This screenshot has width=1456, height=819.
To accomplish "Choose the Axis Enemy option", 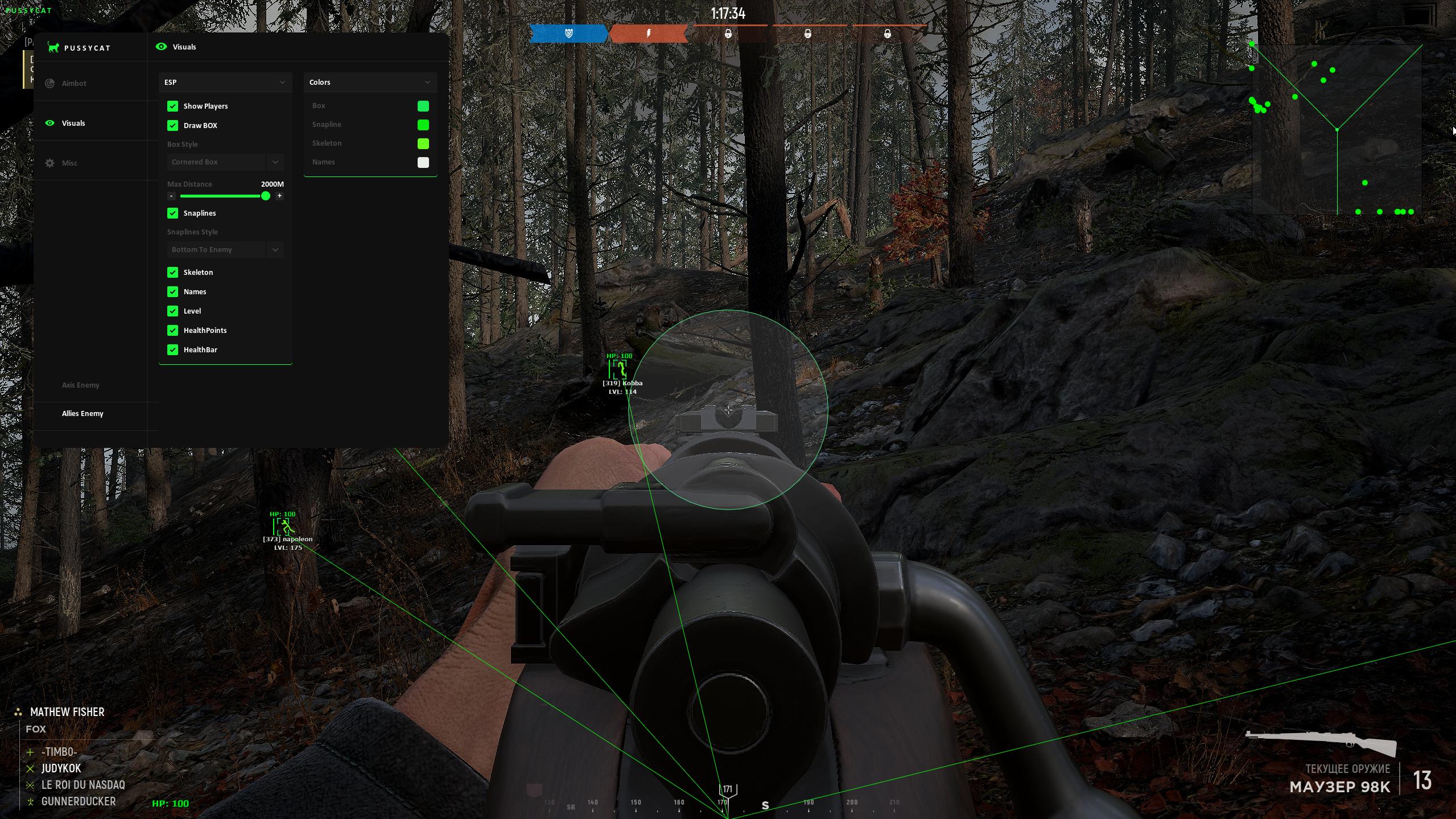I will click(x=80, y=385).
